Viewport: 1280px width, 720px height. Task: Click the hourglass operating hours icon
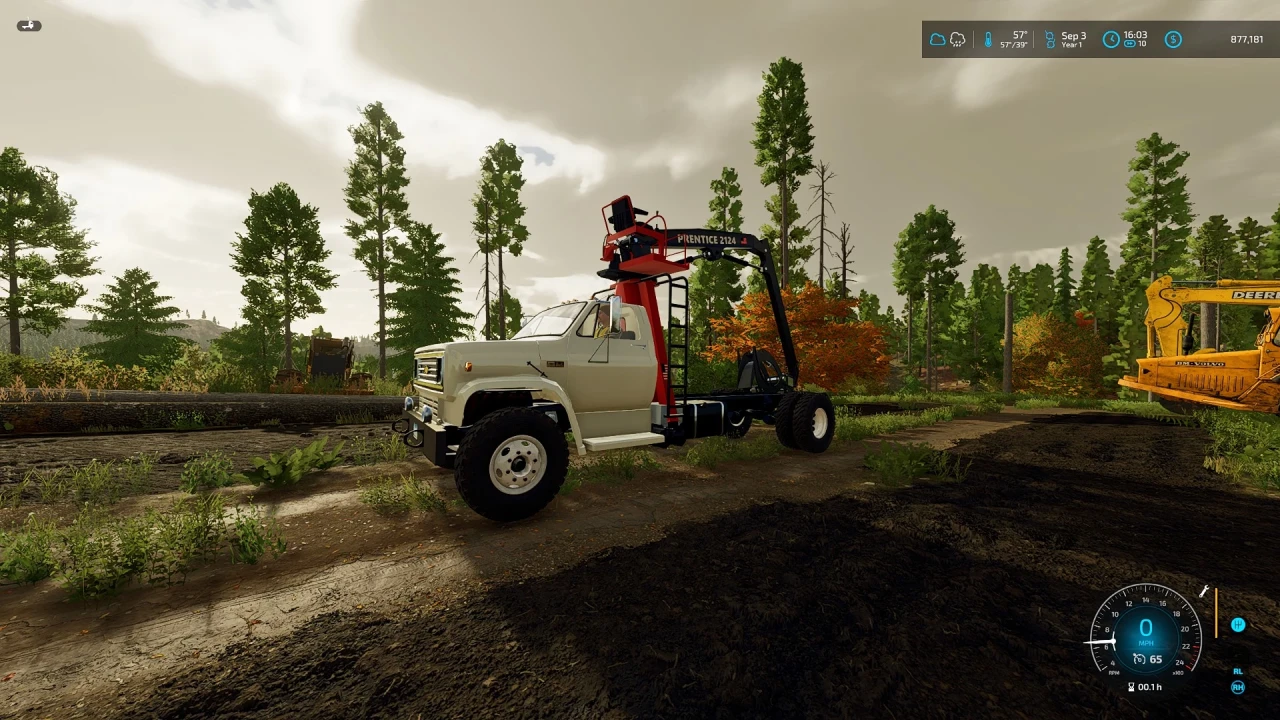point(1131,687)
